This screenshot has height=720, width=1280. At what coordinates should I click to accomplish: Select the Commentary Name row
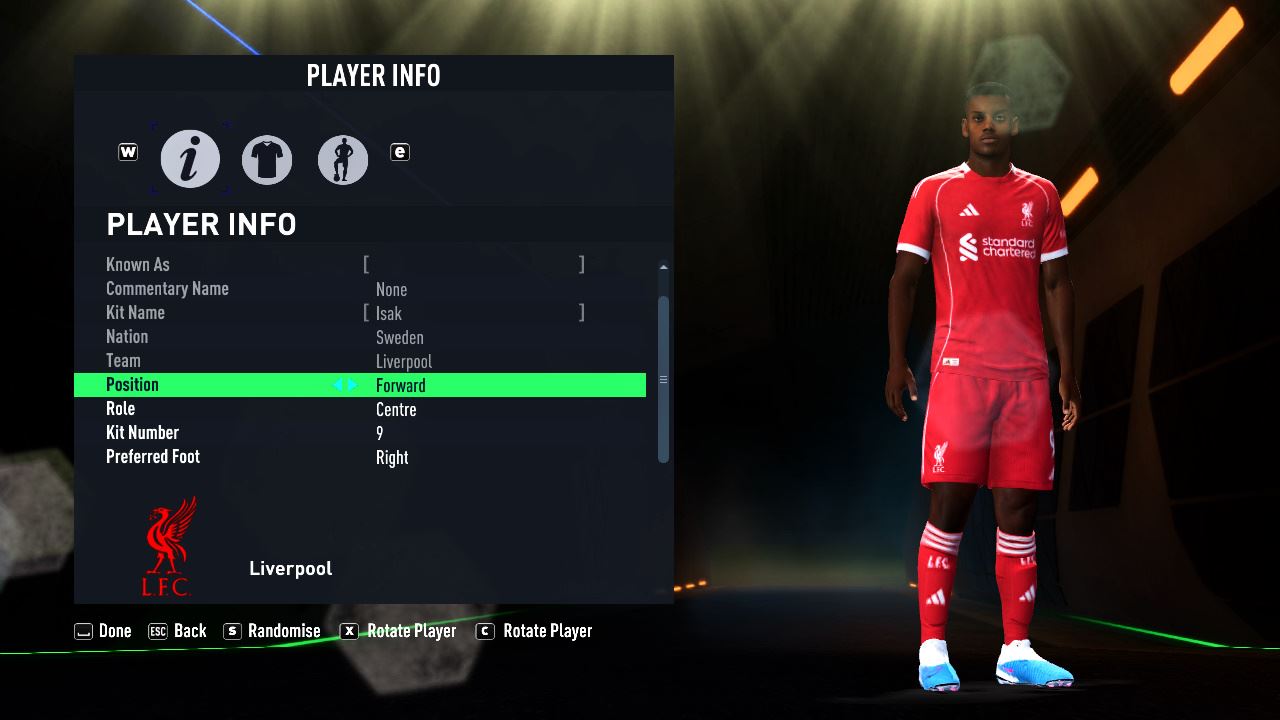360,289
